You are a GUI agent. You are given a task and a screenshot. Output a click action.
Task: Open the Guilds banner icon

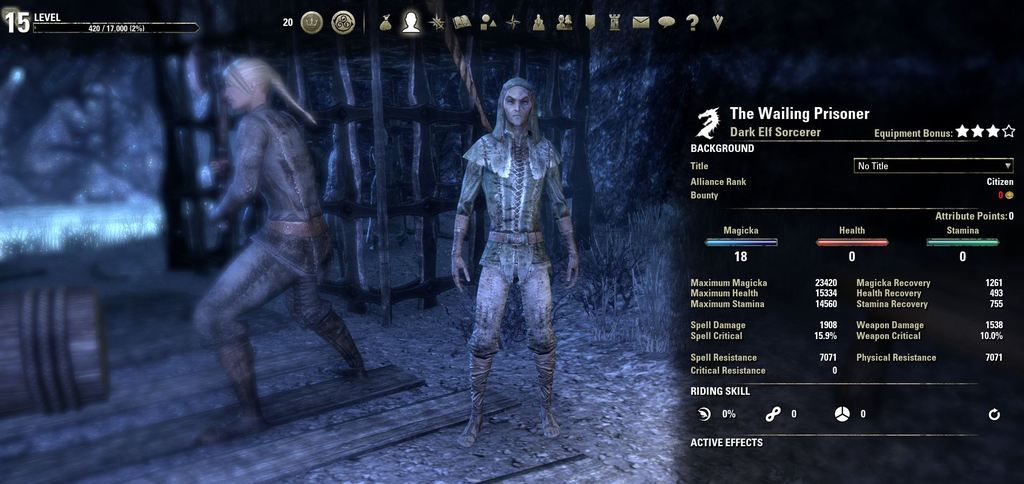click(590, 21)
